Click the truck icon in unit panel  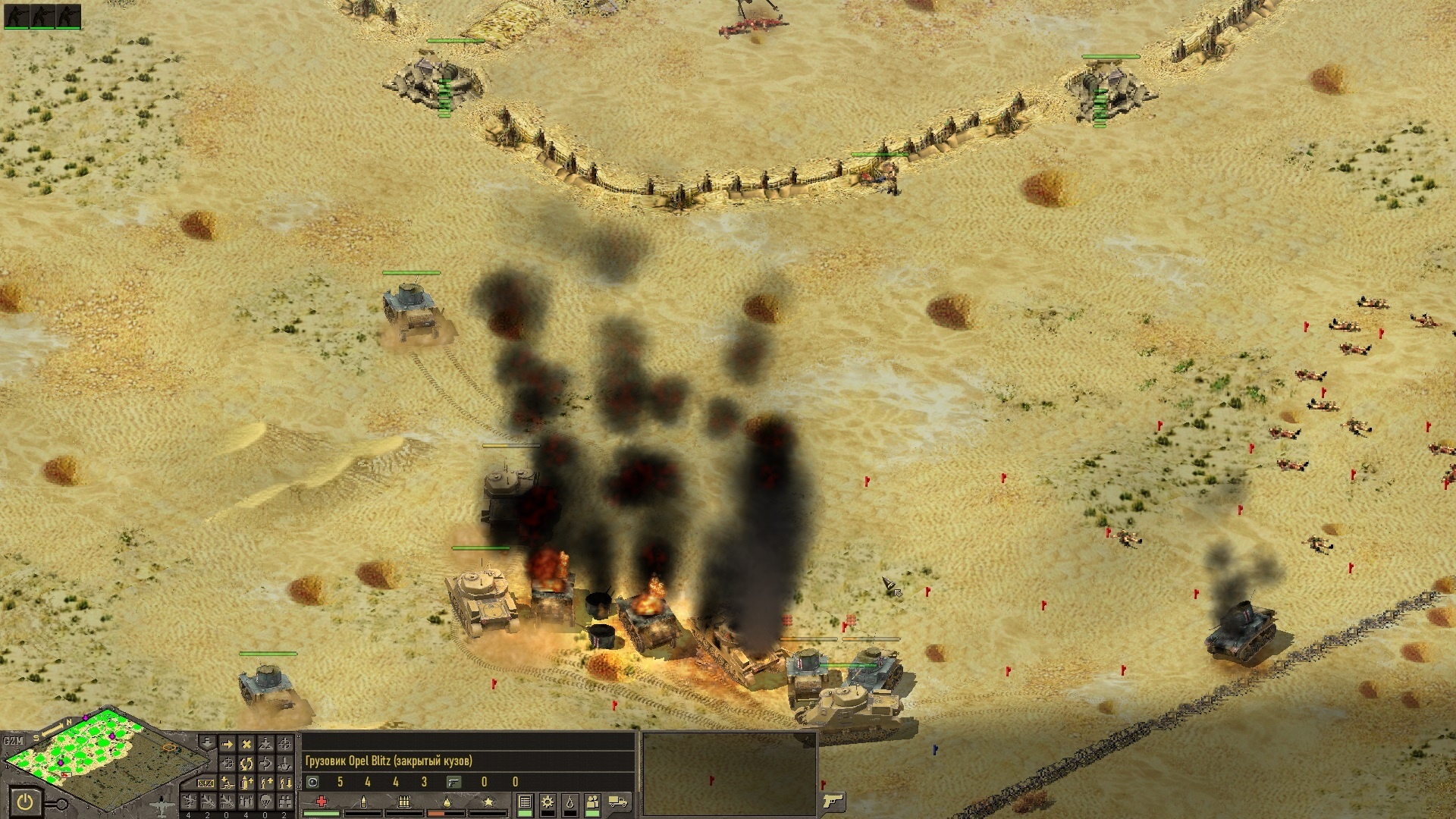[618, 802]
